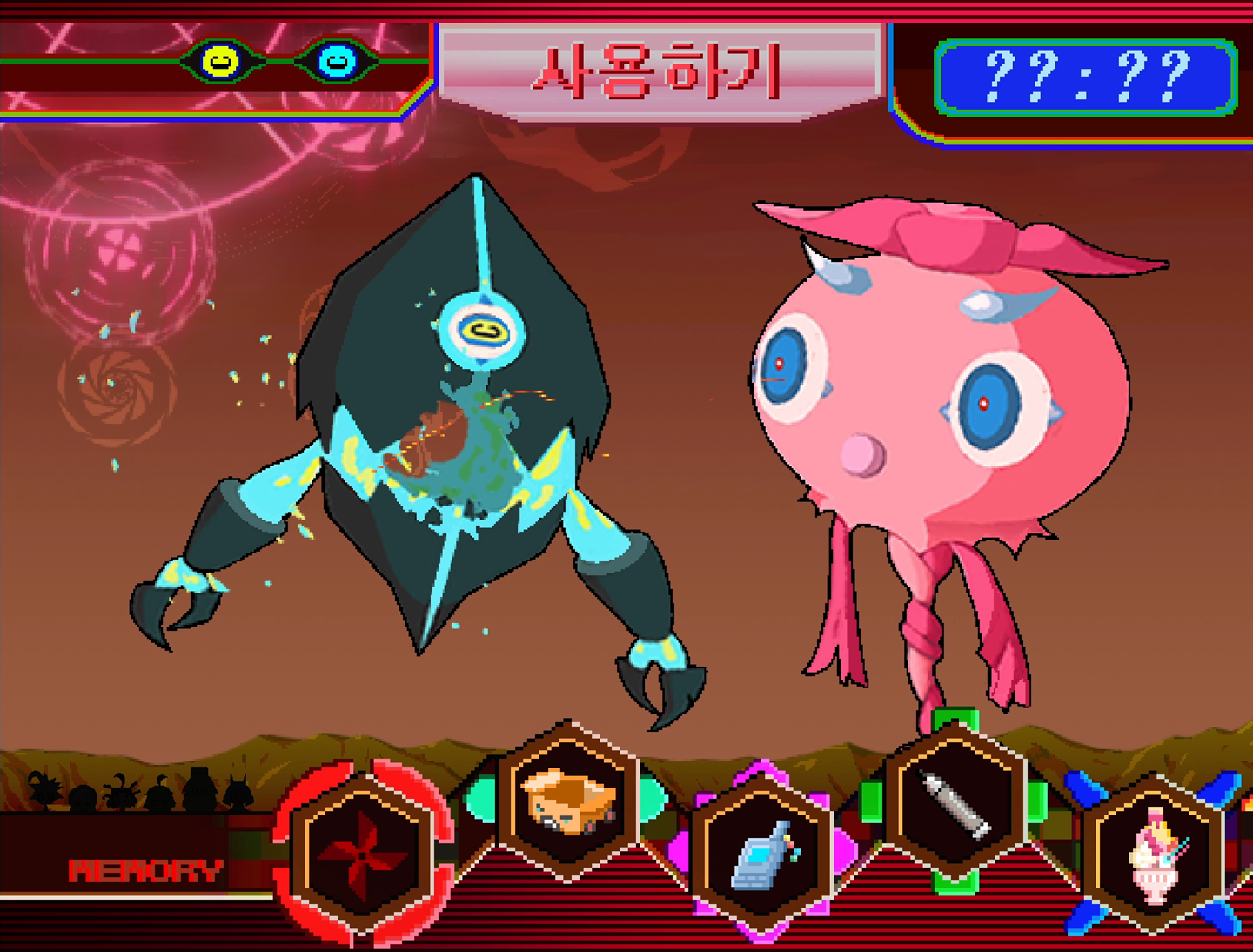1253x952 pixels.
Task: Choose the ice cream sundae item
Action: point(1155,855)
